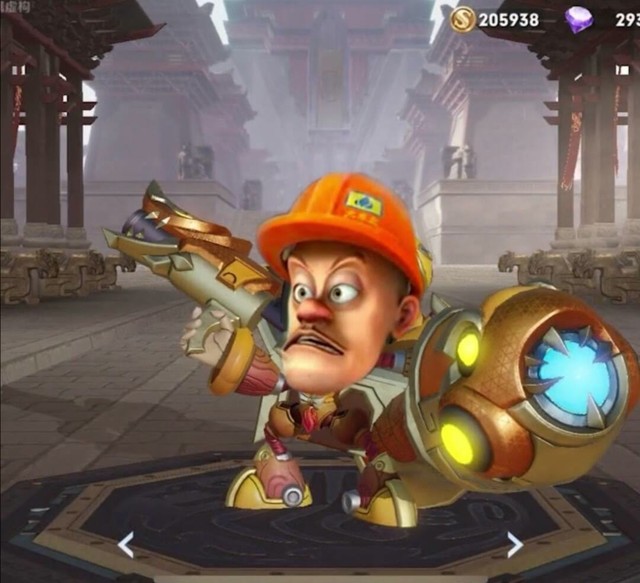The image size is (640, 583).
Task: Show the next character with the right arrow
Action: coord(513,545)
